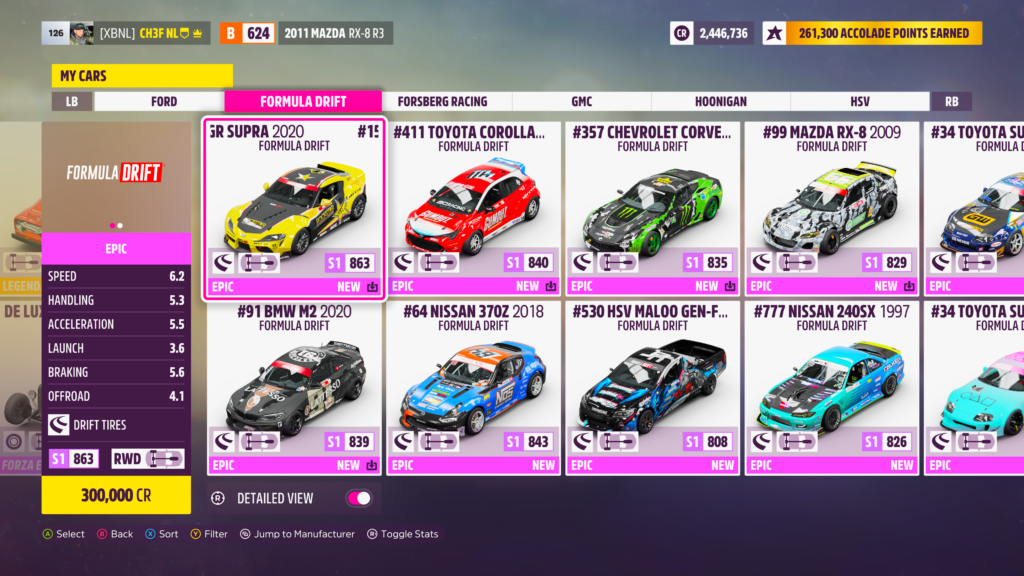Viewport: 1024px width, 576px height.
Task: Open the accolade points earned banner
Action: 872,33
